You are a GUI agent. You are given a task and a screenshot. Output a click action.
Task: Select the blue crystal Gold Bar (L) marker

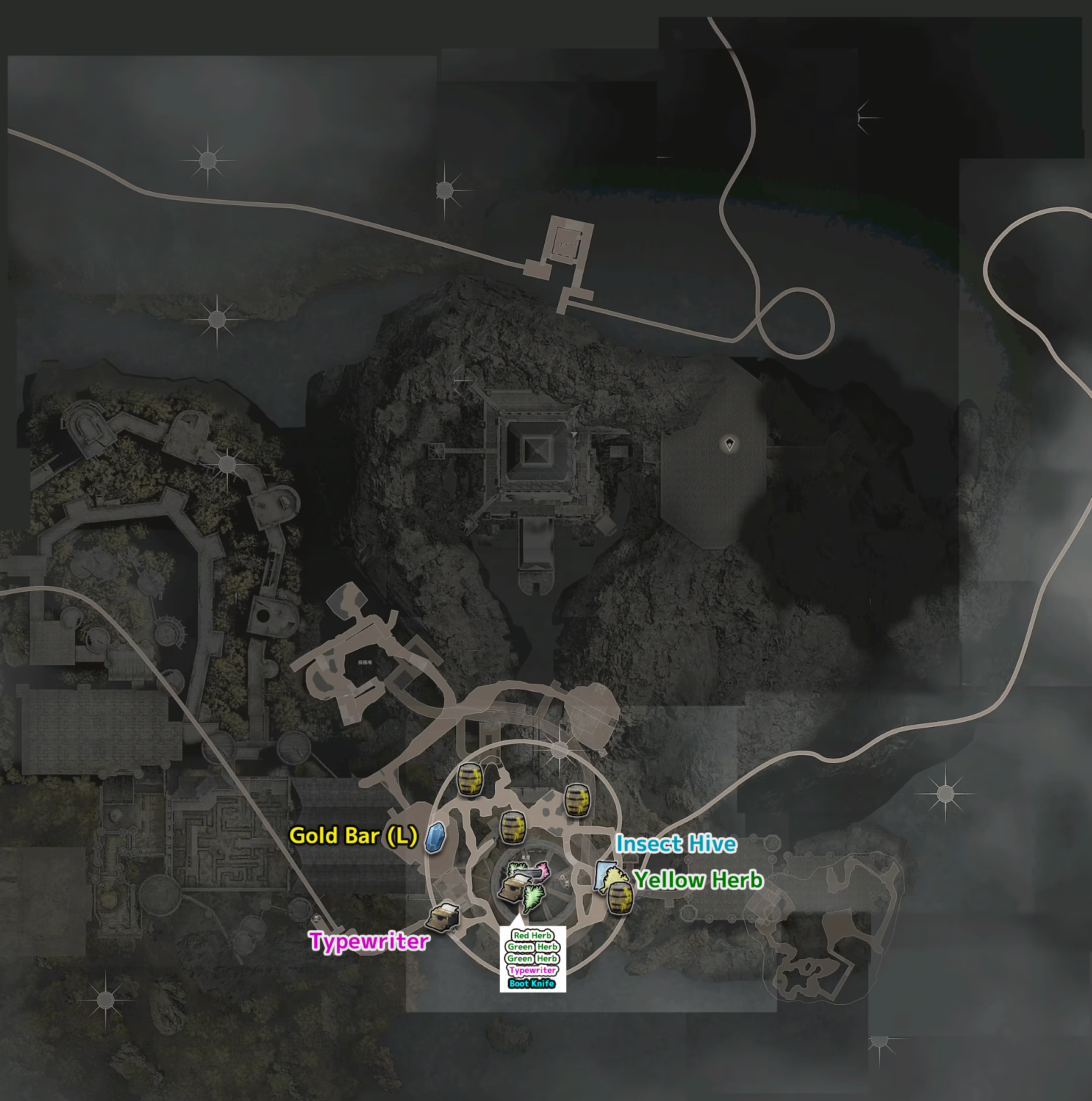pyautogui.click(x=435, y=837)
